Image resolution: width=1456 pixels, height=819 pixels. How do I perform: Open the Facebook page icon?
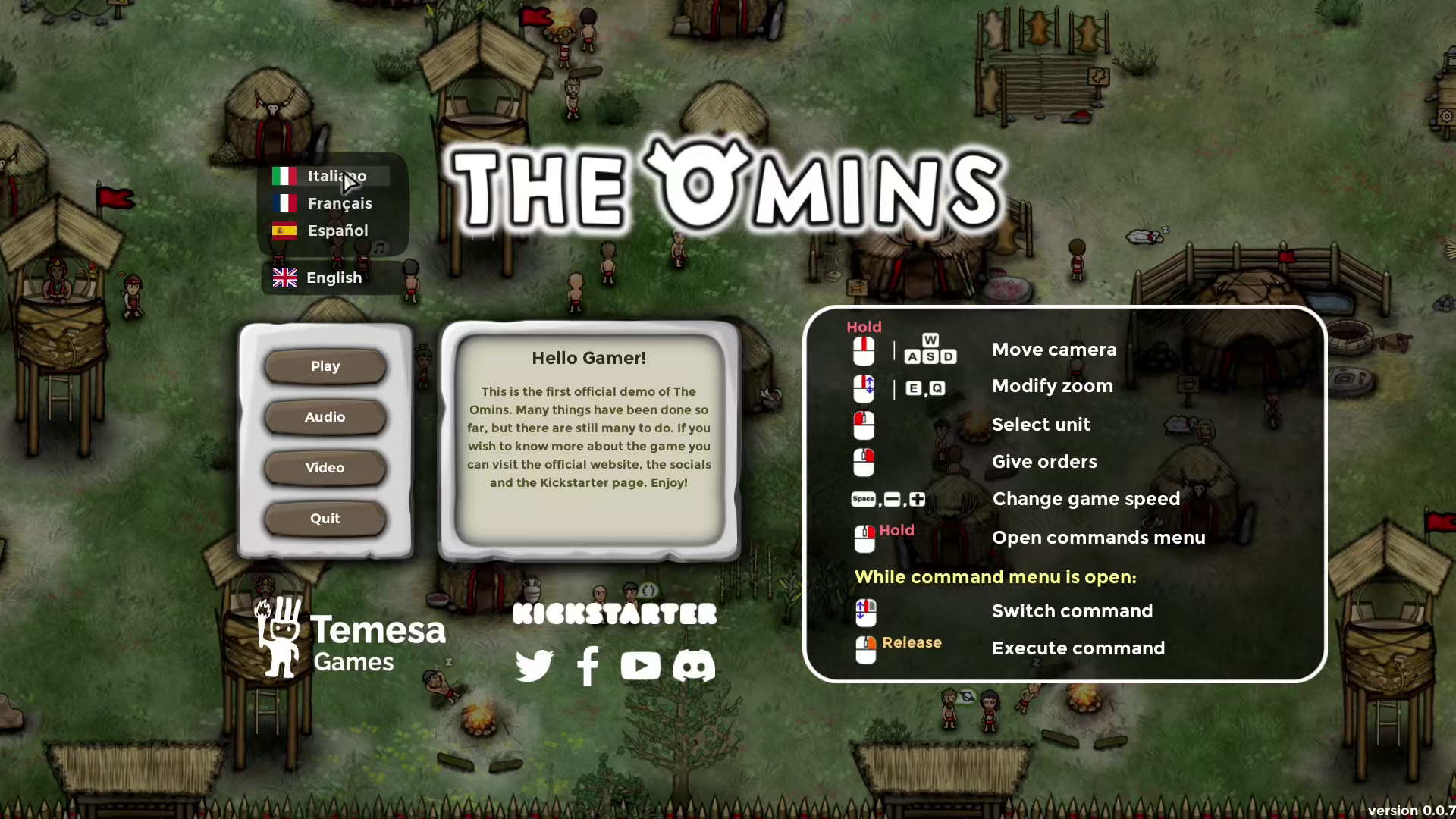(588, 666)
